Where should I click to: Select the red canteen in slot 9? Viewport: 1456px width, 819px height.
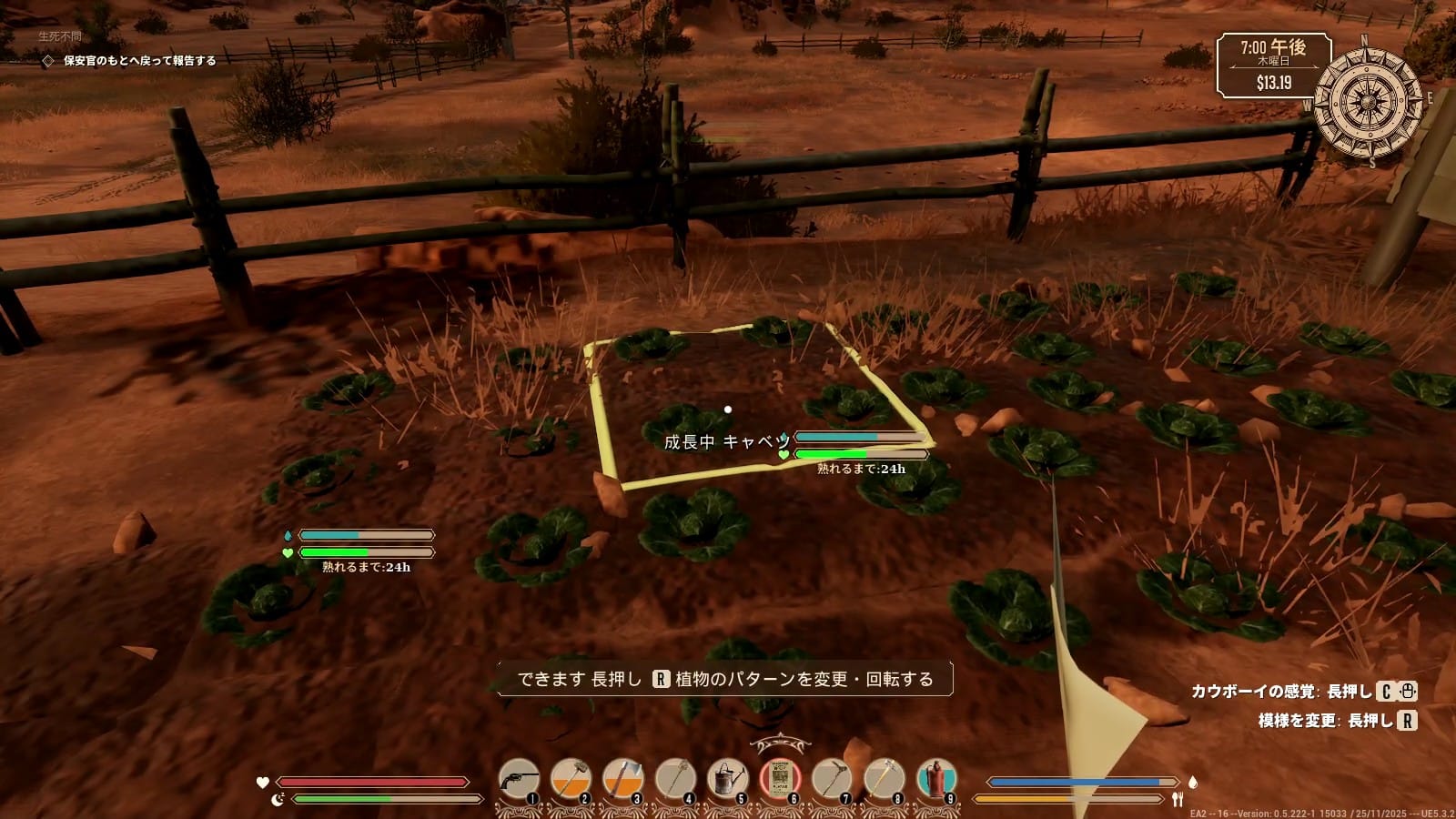click(x=936, y=780)
